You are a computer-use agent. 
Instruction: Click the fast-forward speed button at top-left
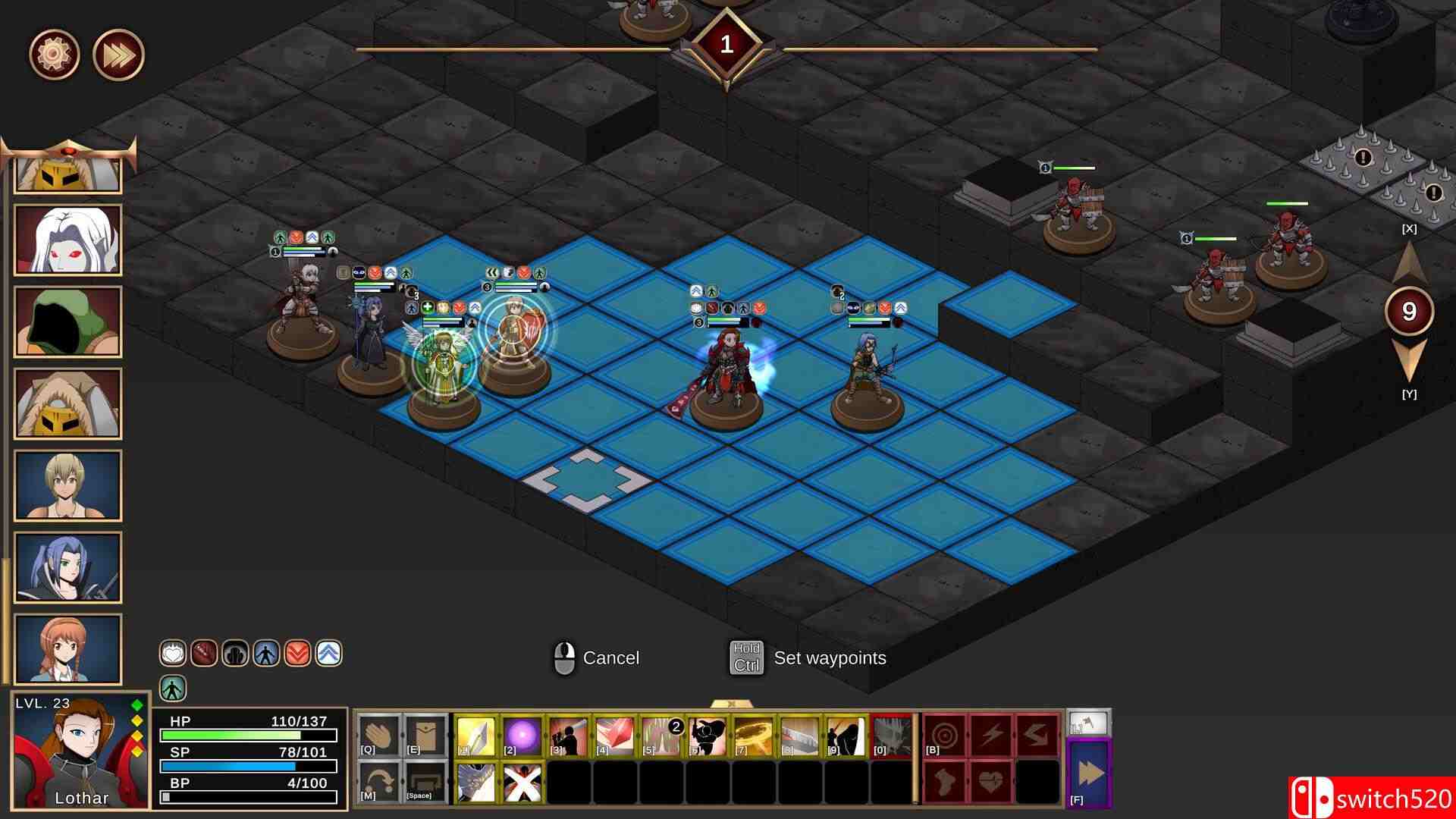pos(118,55)
